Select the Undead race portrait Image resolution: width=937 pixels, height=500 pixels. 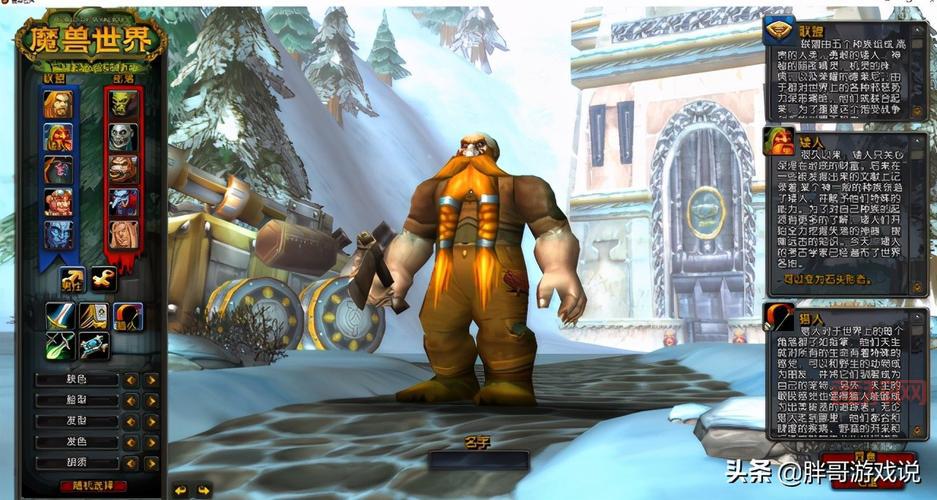tap(124, 137)
